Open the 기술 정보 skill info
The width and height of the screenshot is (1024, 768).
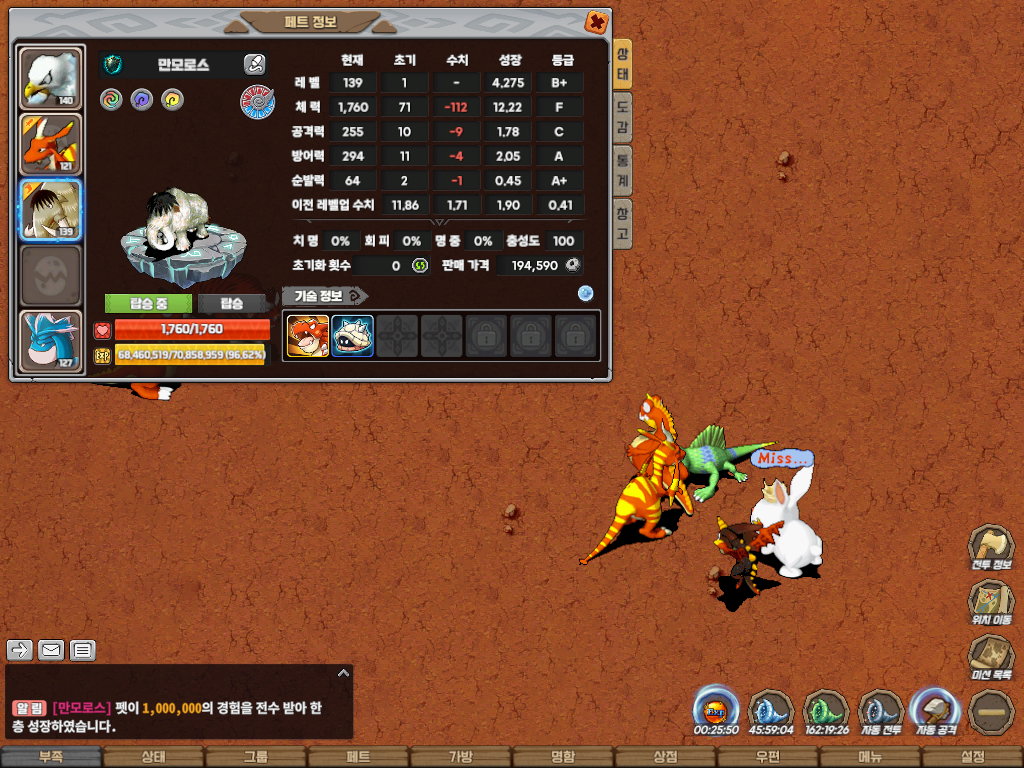324,296
